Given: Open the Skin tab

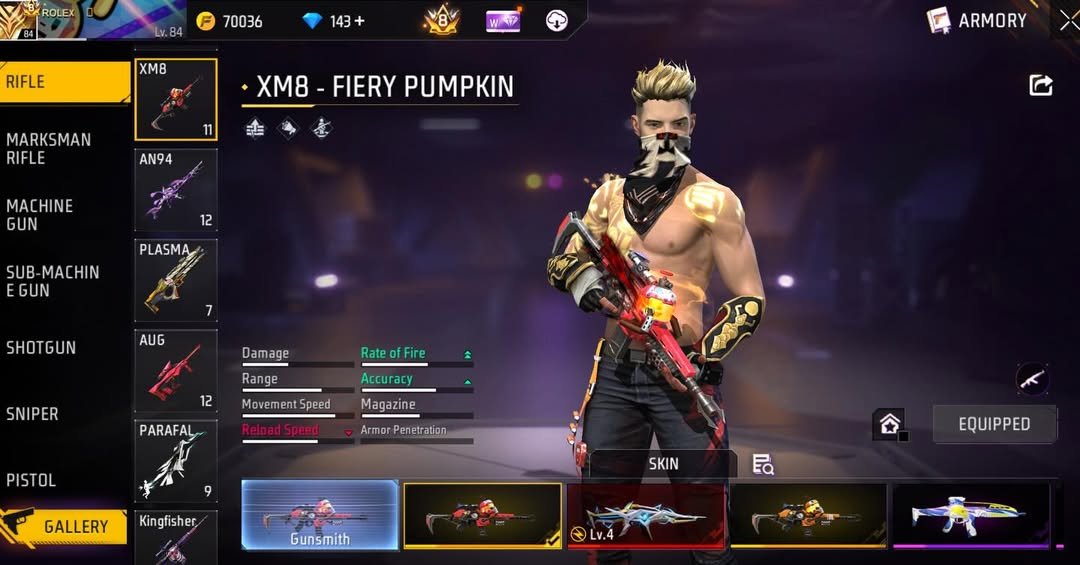Looking at the screenshot, I should (x=663, y=463).
